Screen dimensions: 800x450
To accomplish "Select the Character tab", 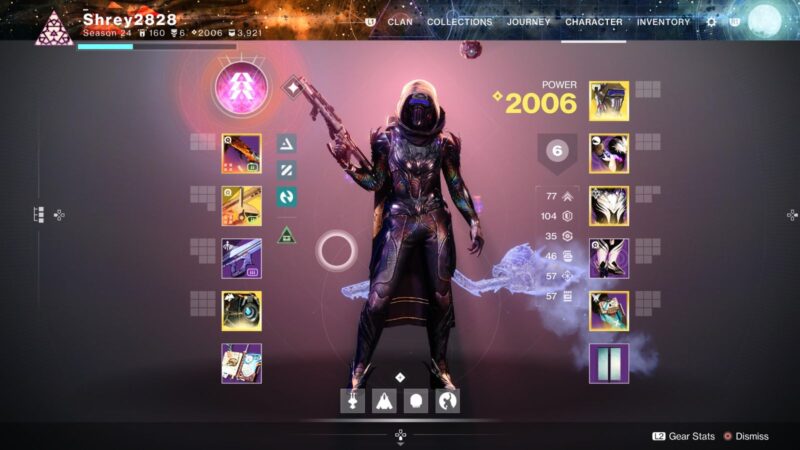I will (x=593, y=22).
